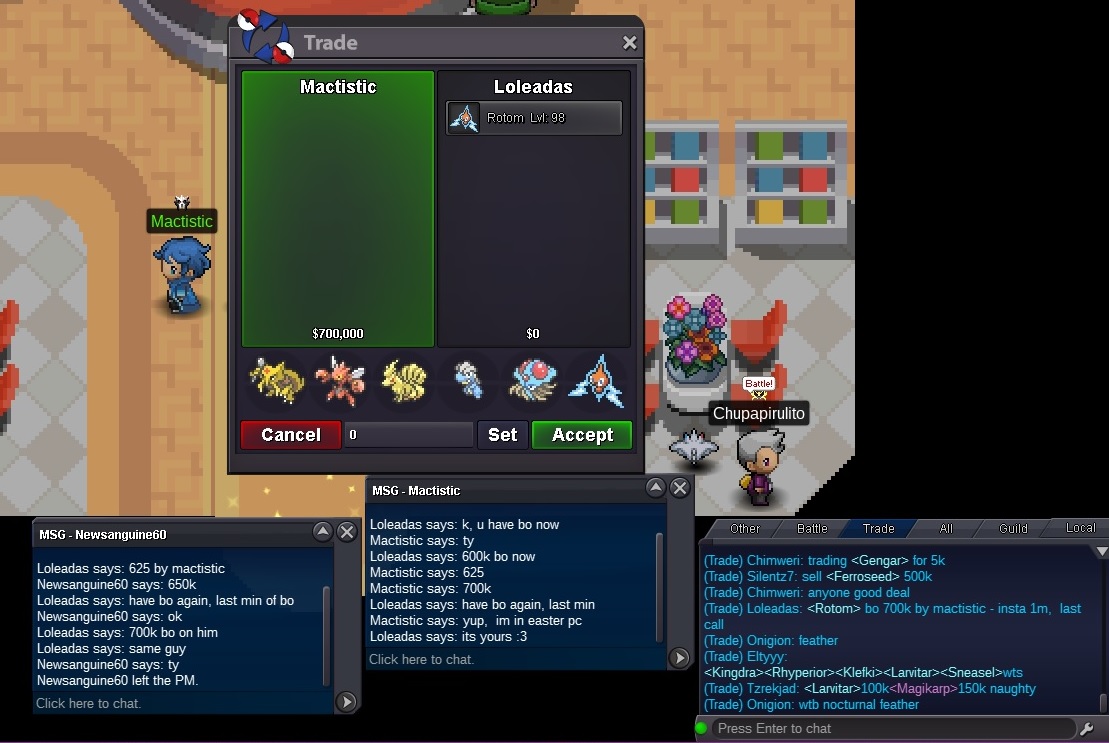Close the Trade window
Viewport: 1109px width, 743px height.
(630, 43)
